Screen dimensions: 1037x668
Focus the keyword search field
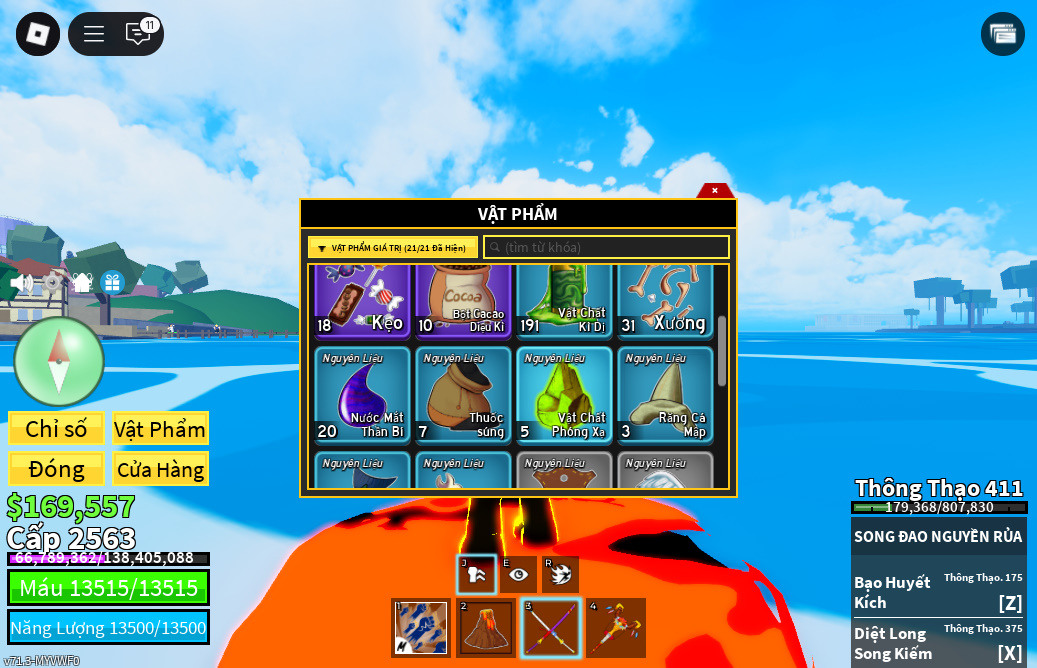click(x=606, y=248)
